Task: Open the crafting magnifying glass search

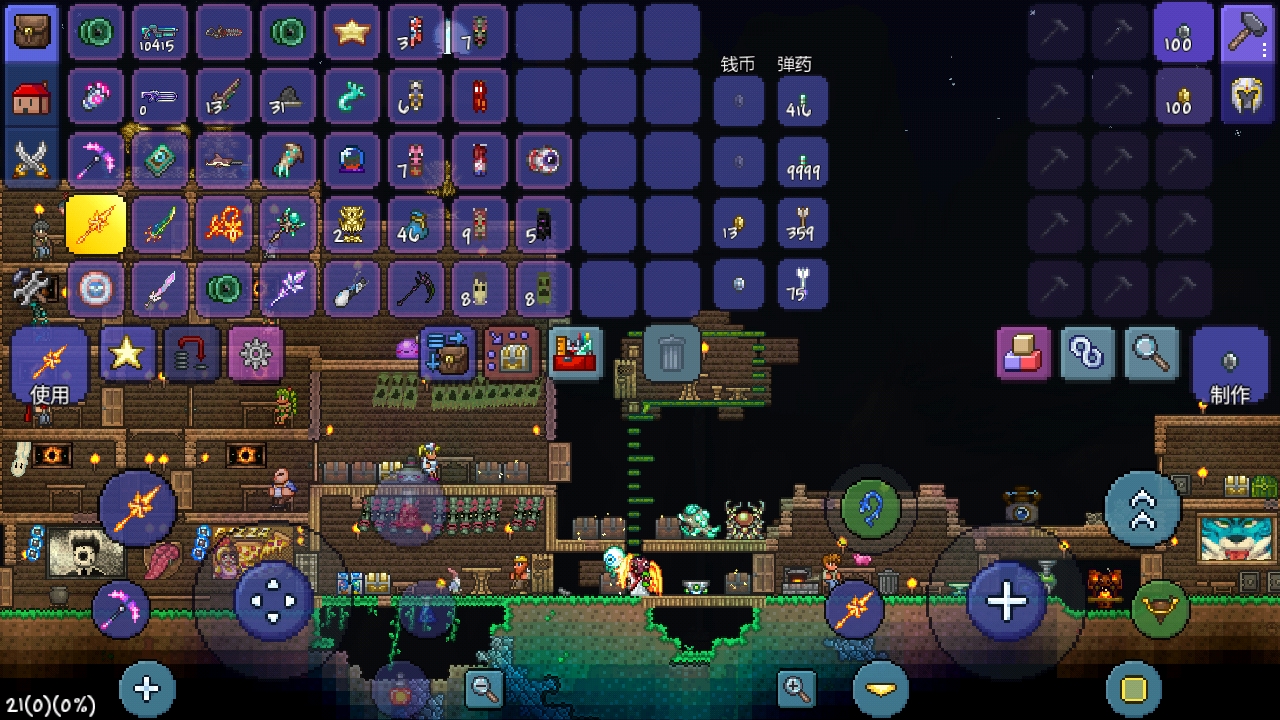Action: click(x=1151, y=353)
